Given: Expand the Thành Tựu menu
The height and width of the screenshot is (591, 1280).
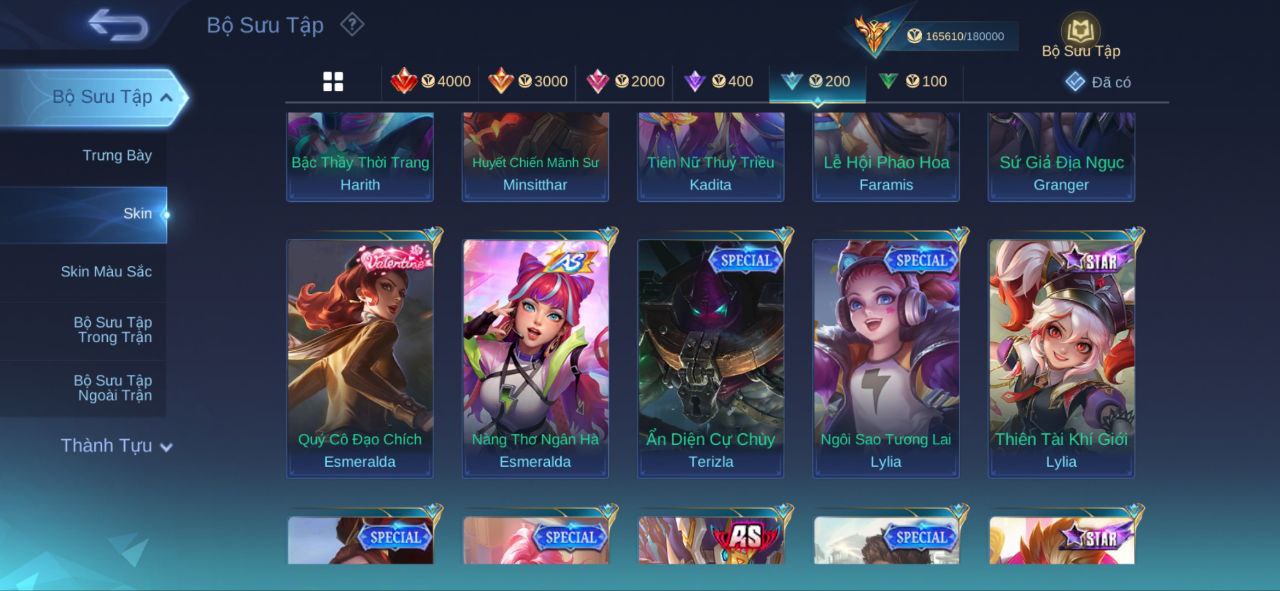Looking at the screenshot, I should point(116,446).
